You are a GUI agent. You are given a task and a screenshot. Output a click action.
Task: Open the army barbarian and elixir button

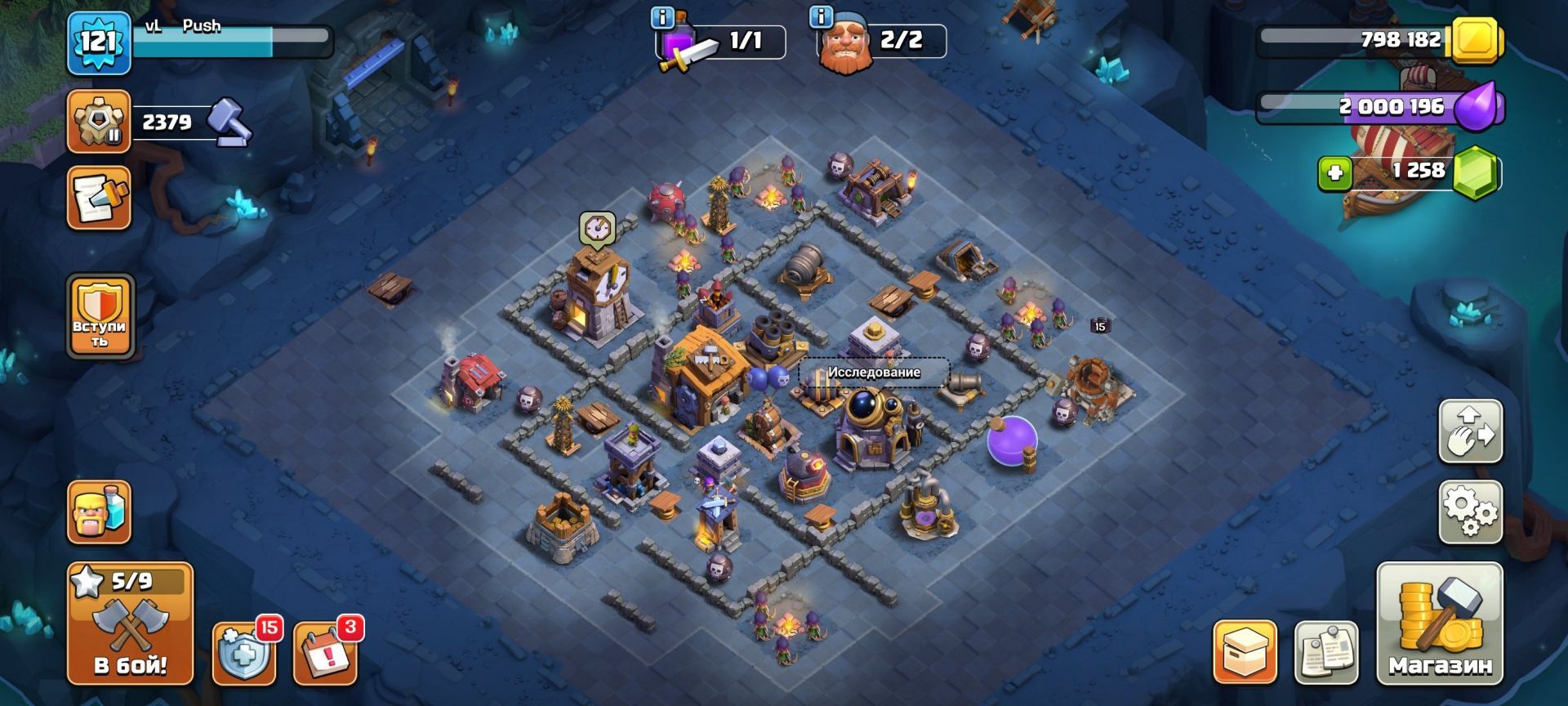pos(99,512)
